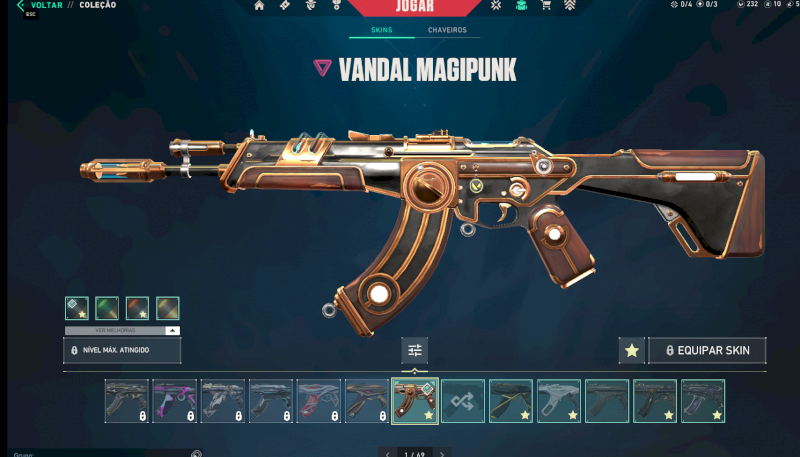
Task: Pick the red-accented locked Vandal skin
Action: point(318,401)
